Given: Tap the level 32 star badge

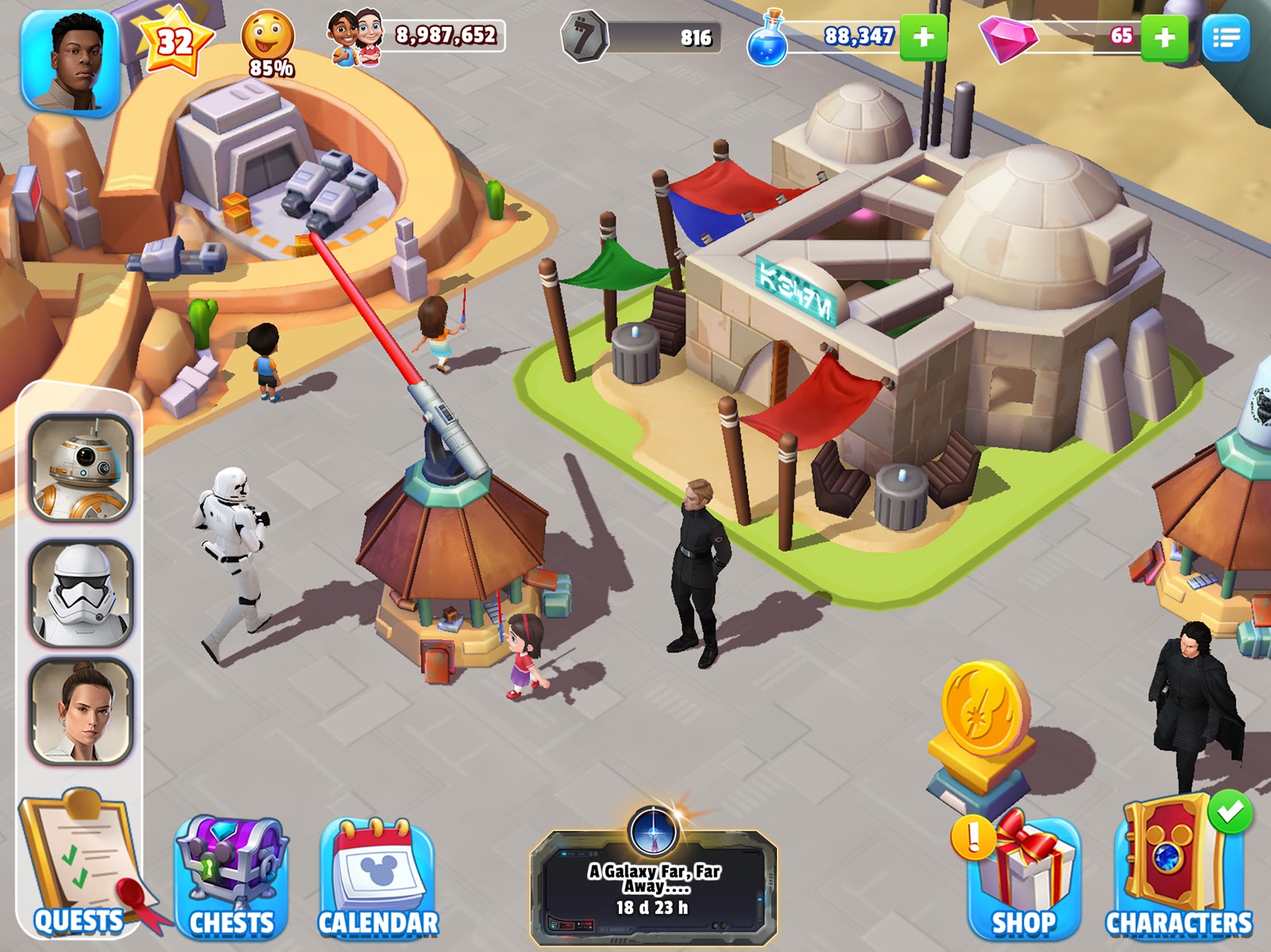Looking at the screenshot, I should [x=174, y=41].
